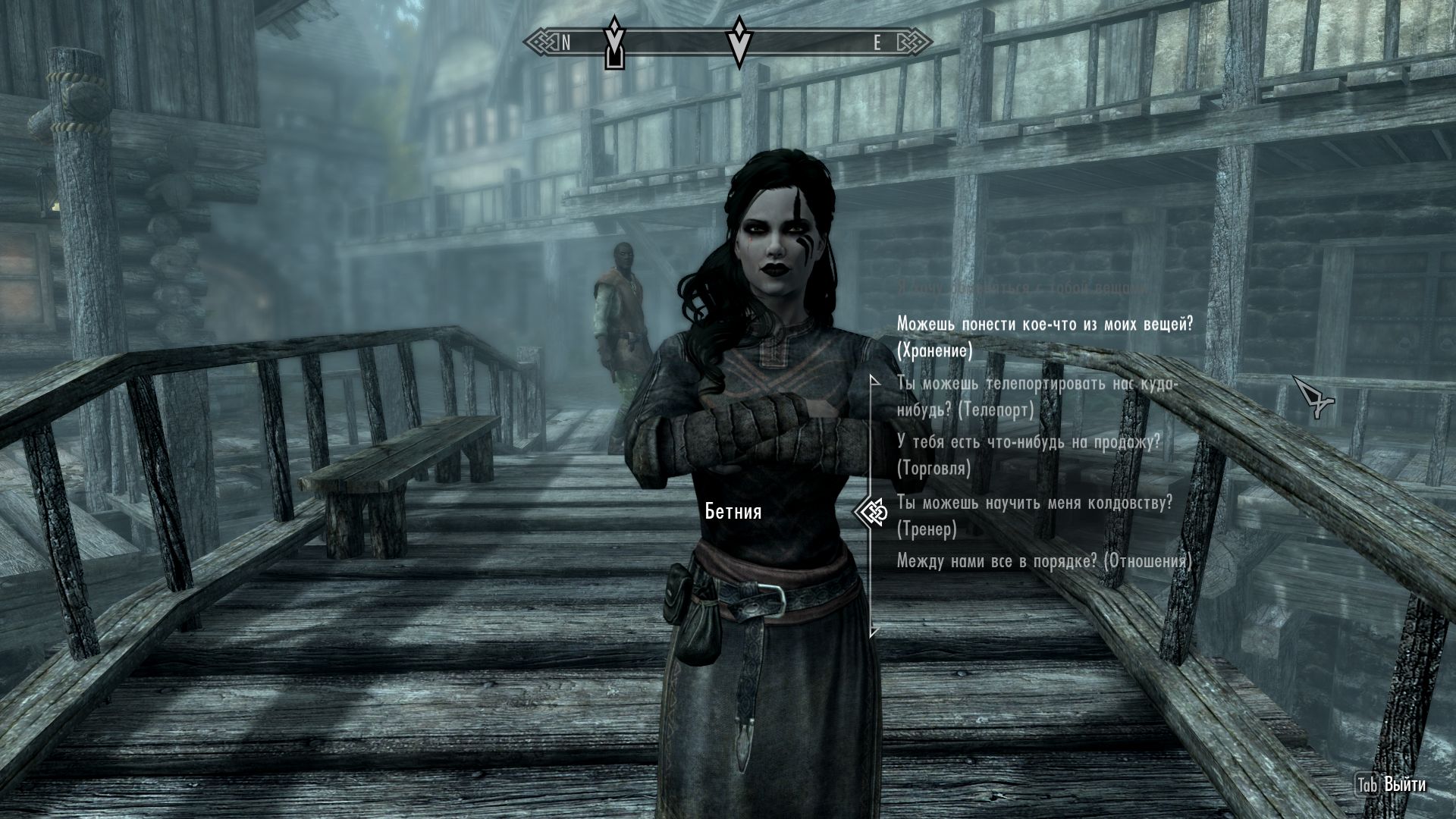Ask her to carry your things (Хранение)

tap(1044, 337)
